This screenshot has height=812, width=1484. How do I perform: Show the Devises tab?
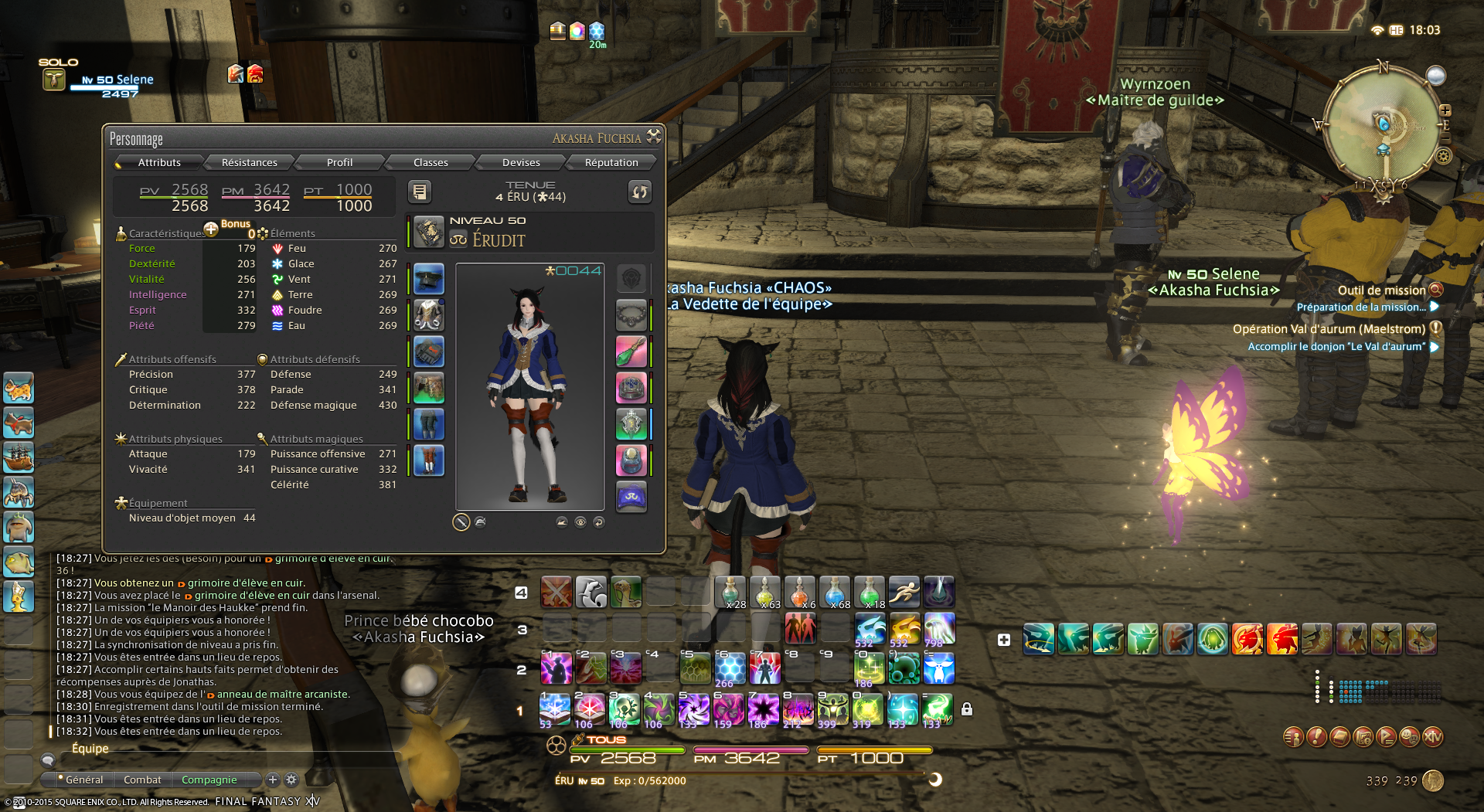click(x=521, y=162)
